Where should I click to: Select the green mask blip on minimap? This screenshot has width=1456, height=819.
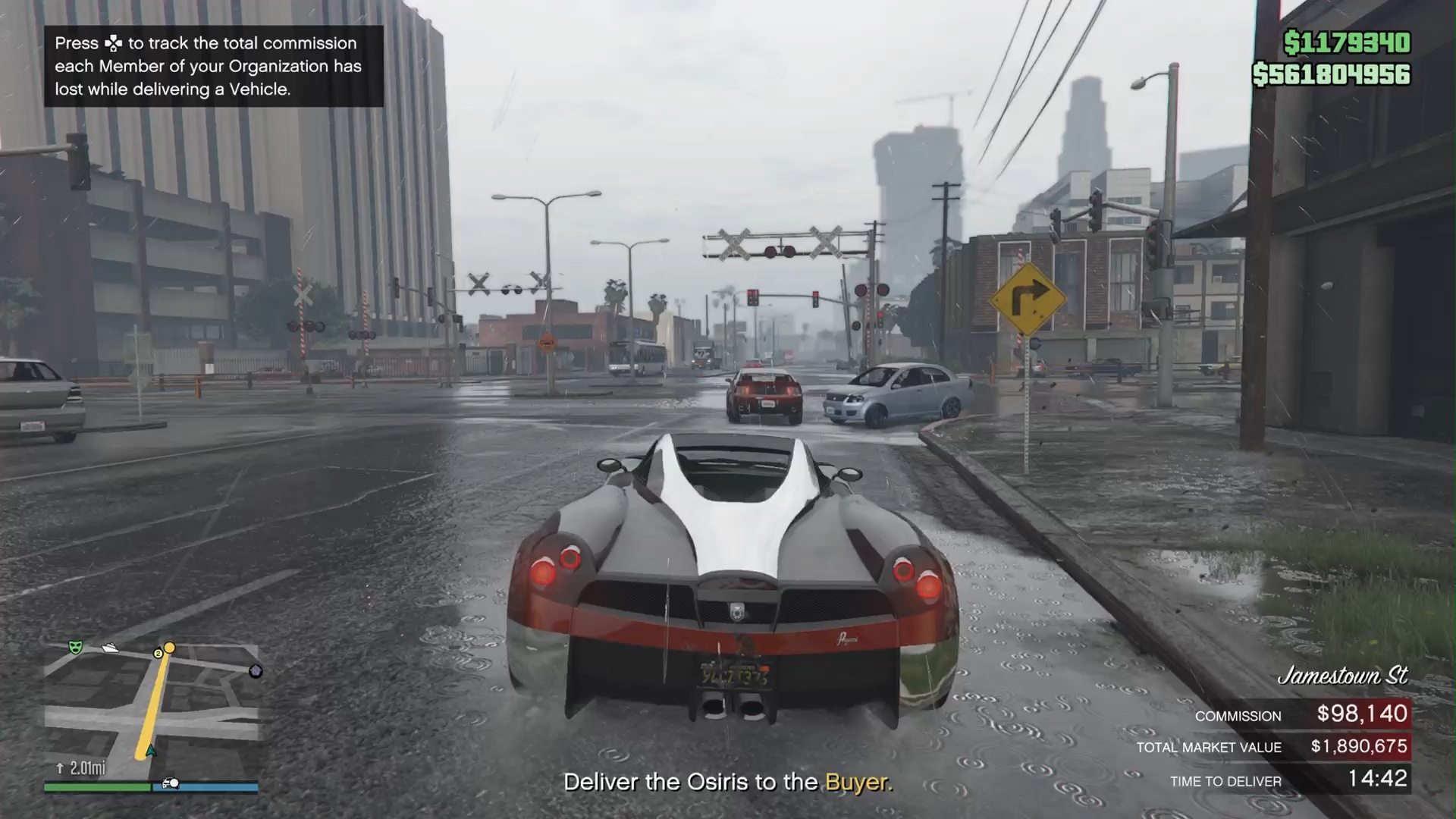[75, 647]
